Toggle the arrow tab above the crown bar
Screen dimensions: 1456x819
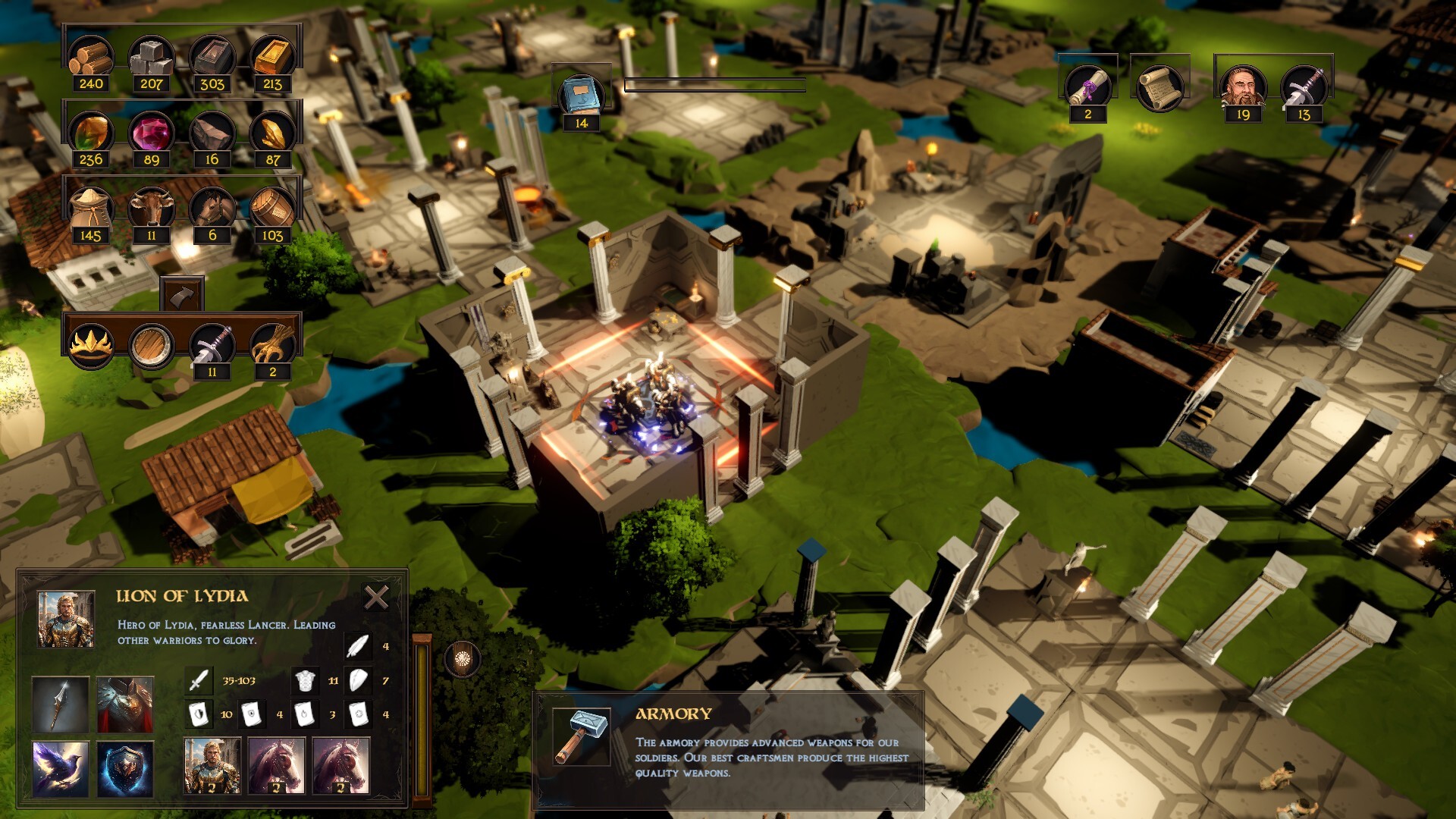pyautogui.click(x=182, y=295)
